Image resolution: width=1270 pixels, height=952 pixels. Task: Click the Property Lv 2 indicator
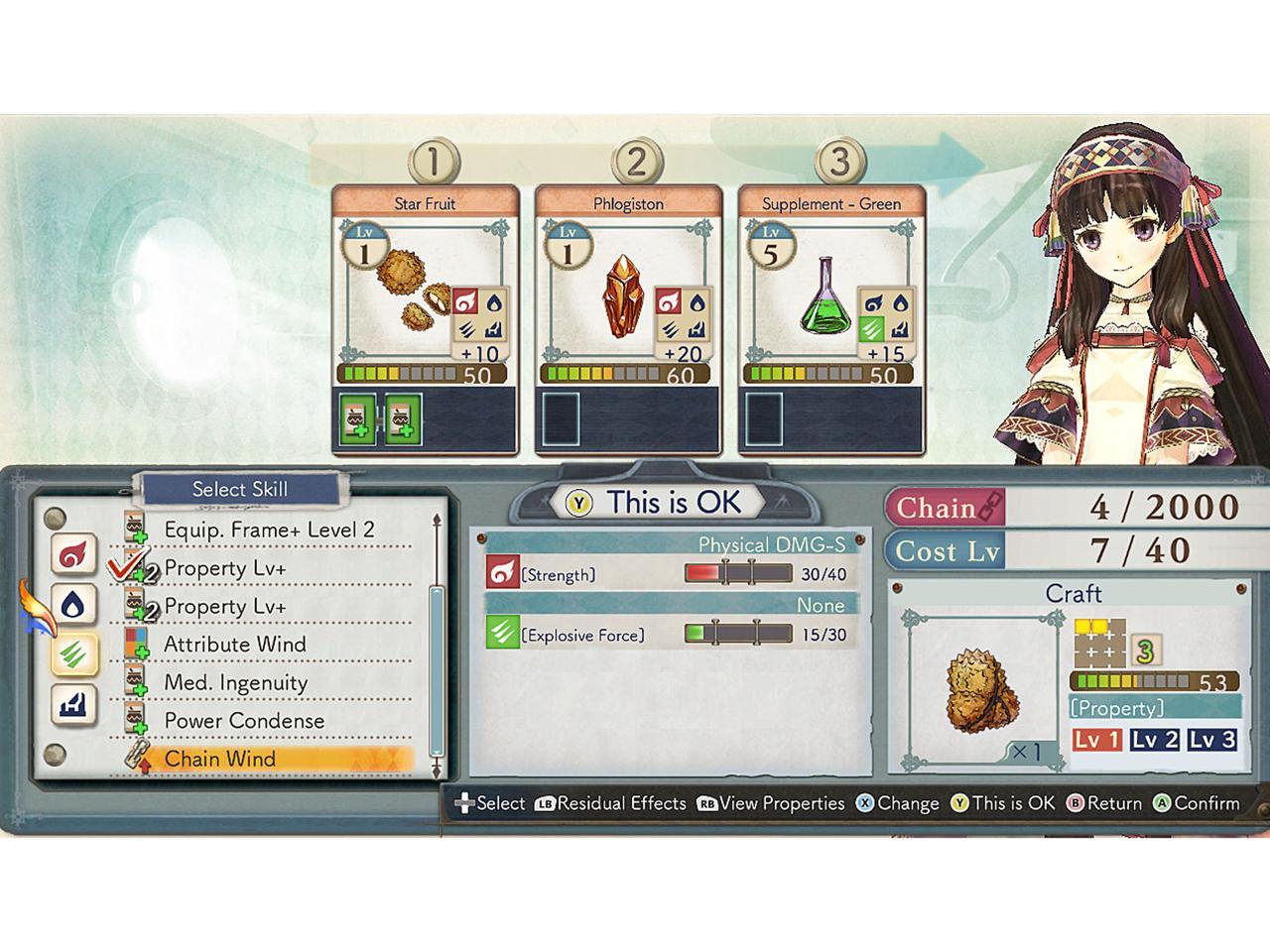(1155, 740)
